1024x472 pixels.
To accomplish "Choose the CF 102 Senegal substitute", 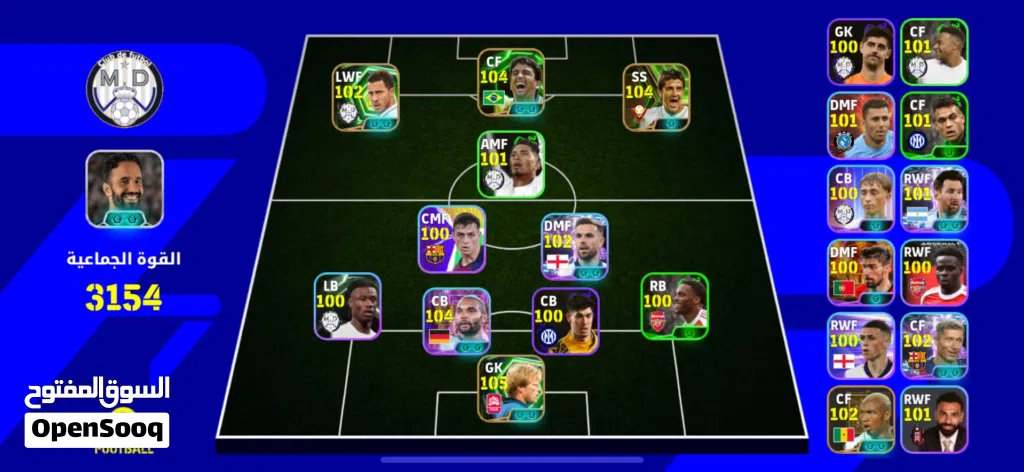I will pos(860,419).
